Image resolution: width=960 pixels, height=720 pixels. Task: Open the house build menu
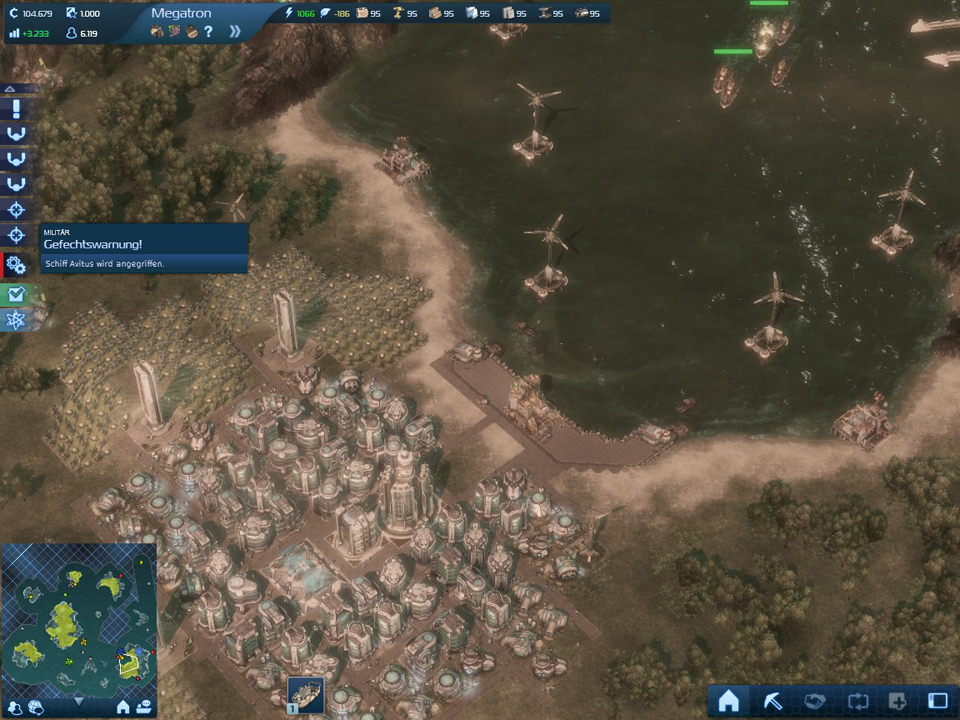[x=728, y=701]
